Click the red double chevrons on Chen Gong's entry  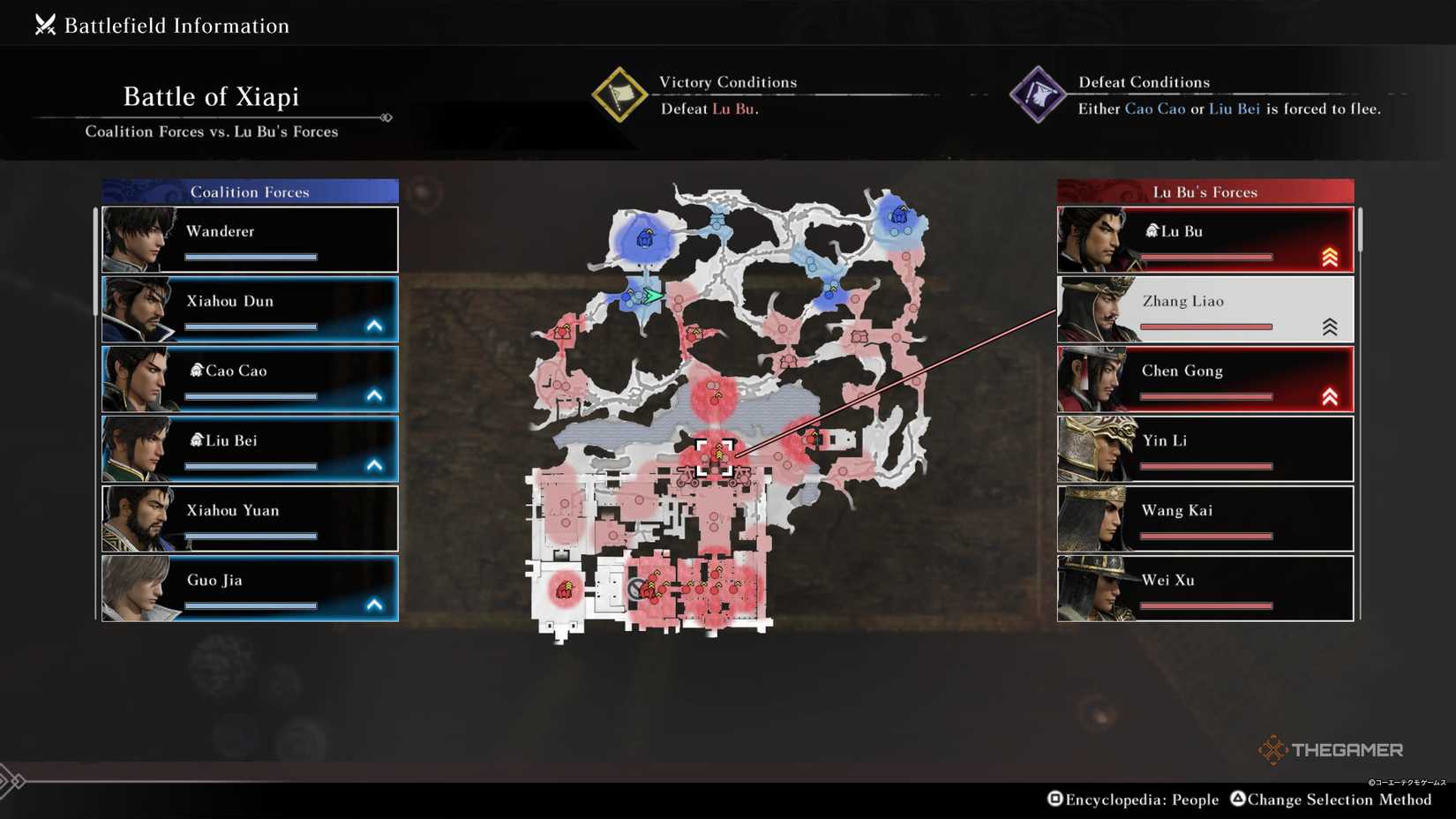click(1330, 395)
